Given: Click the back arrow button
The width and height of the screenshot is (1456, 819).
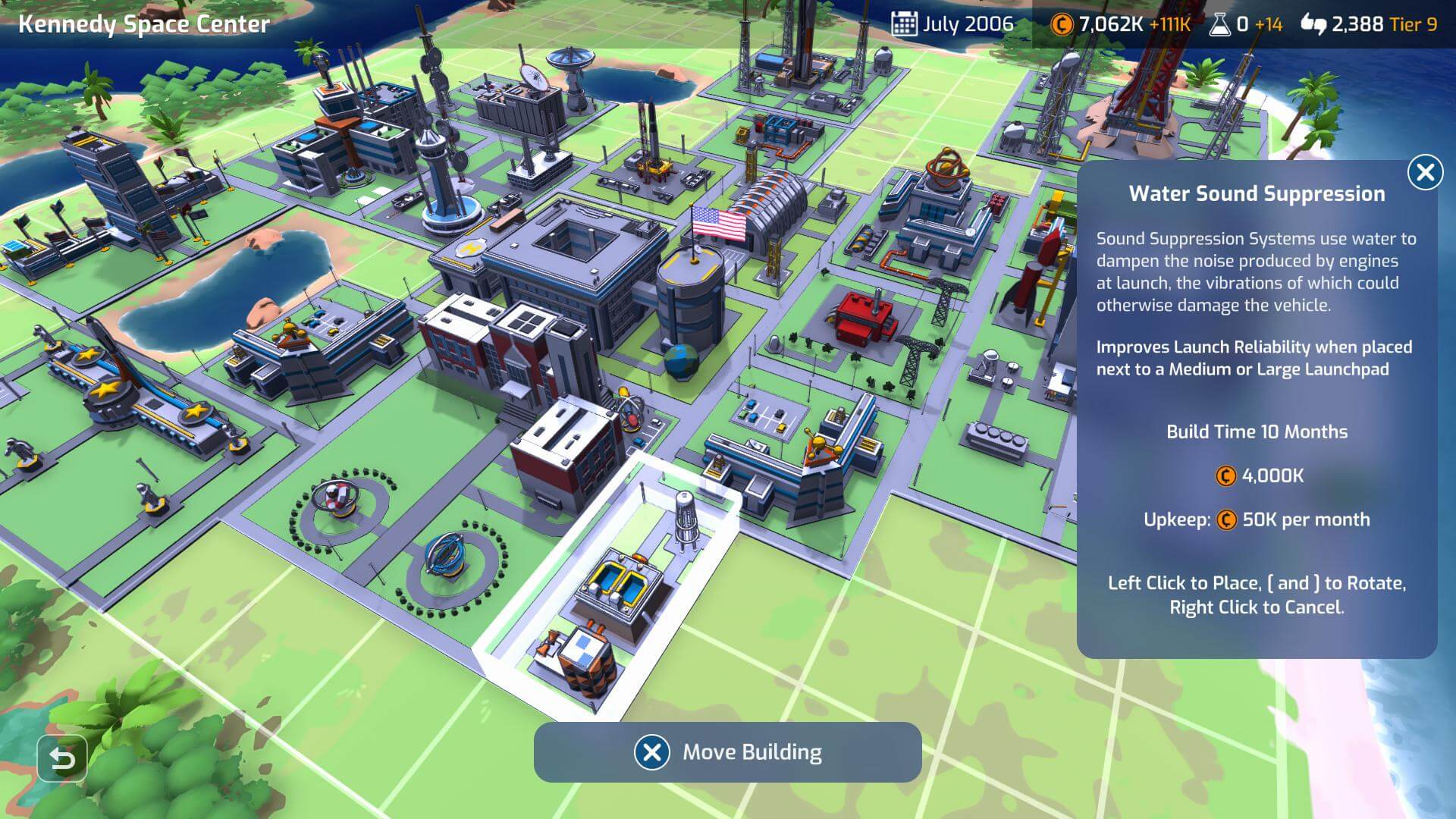Looking at the screenshot, I should click(x=61, y=758).
